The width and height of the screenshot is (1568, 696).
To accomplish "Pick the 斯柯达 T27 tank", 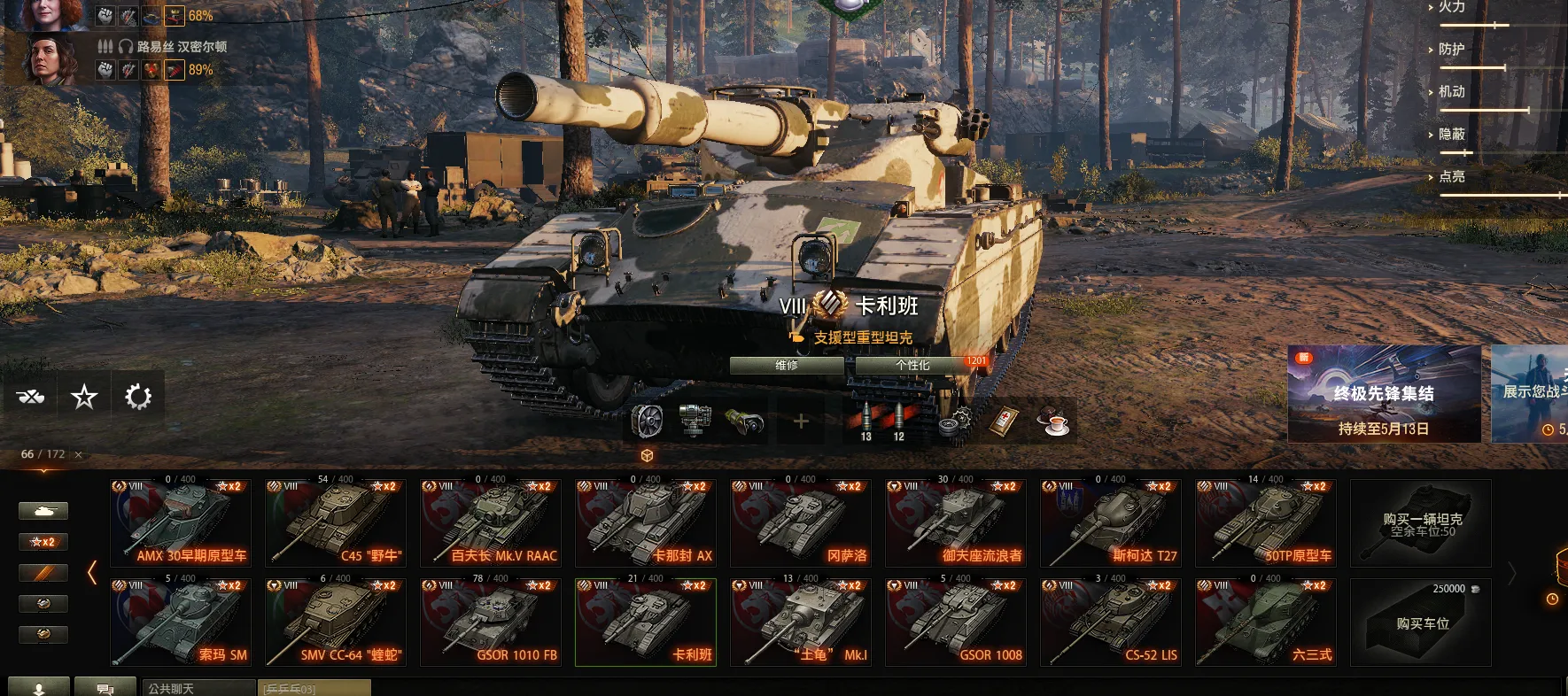I will point(1111,523).
